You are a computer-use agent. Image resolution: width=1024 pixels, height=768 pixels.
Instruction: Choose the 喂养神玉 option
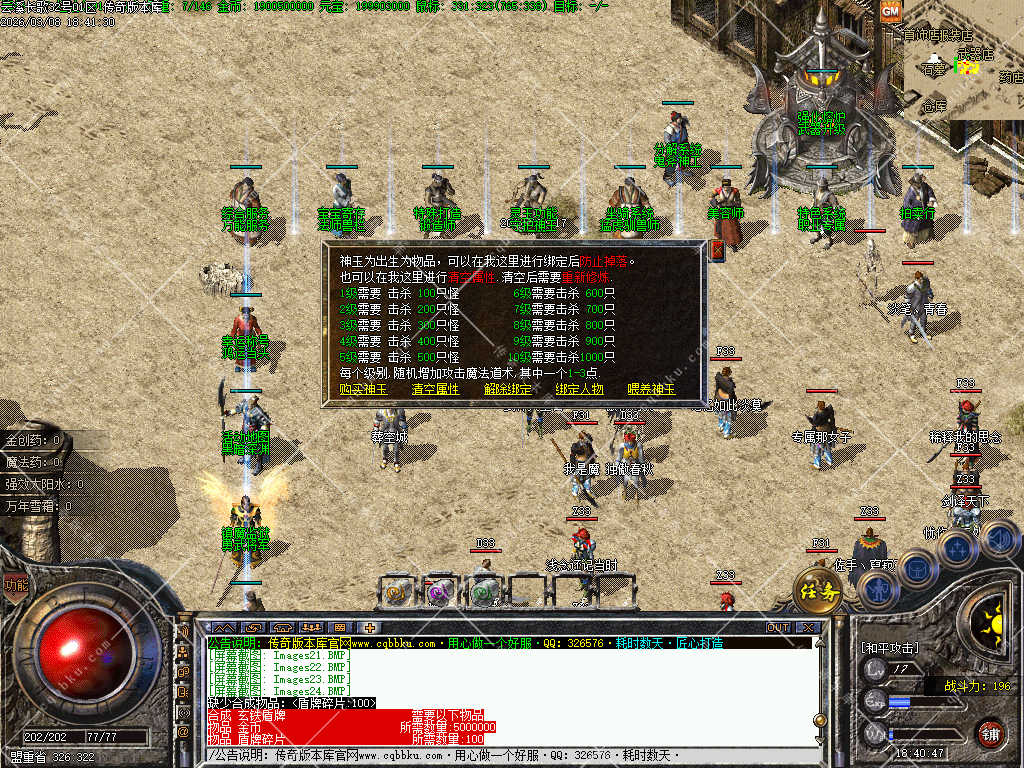coord(651,390)
